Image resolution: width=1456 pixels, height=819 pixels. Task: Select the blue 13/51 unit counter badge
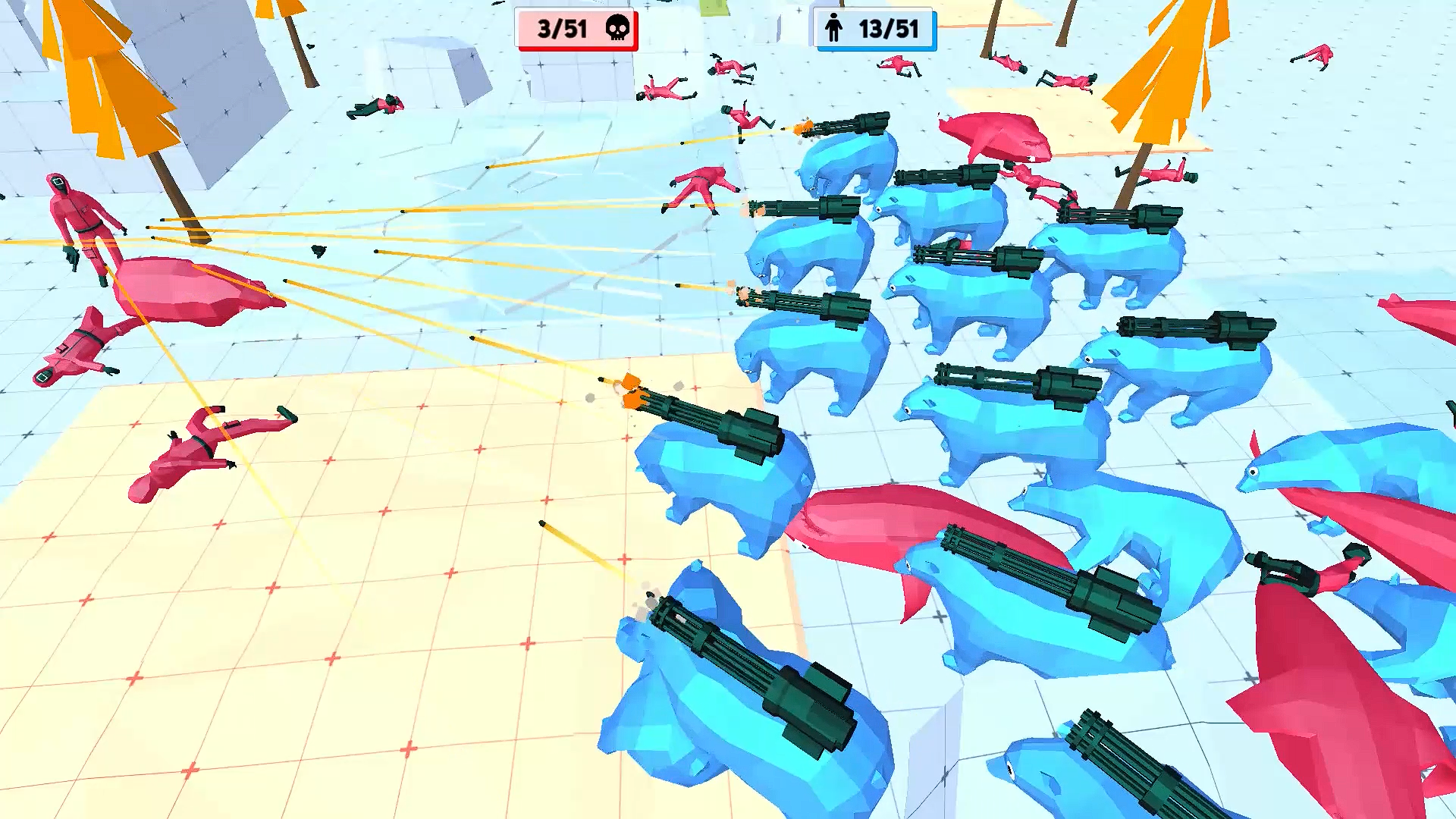point(874,29)
